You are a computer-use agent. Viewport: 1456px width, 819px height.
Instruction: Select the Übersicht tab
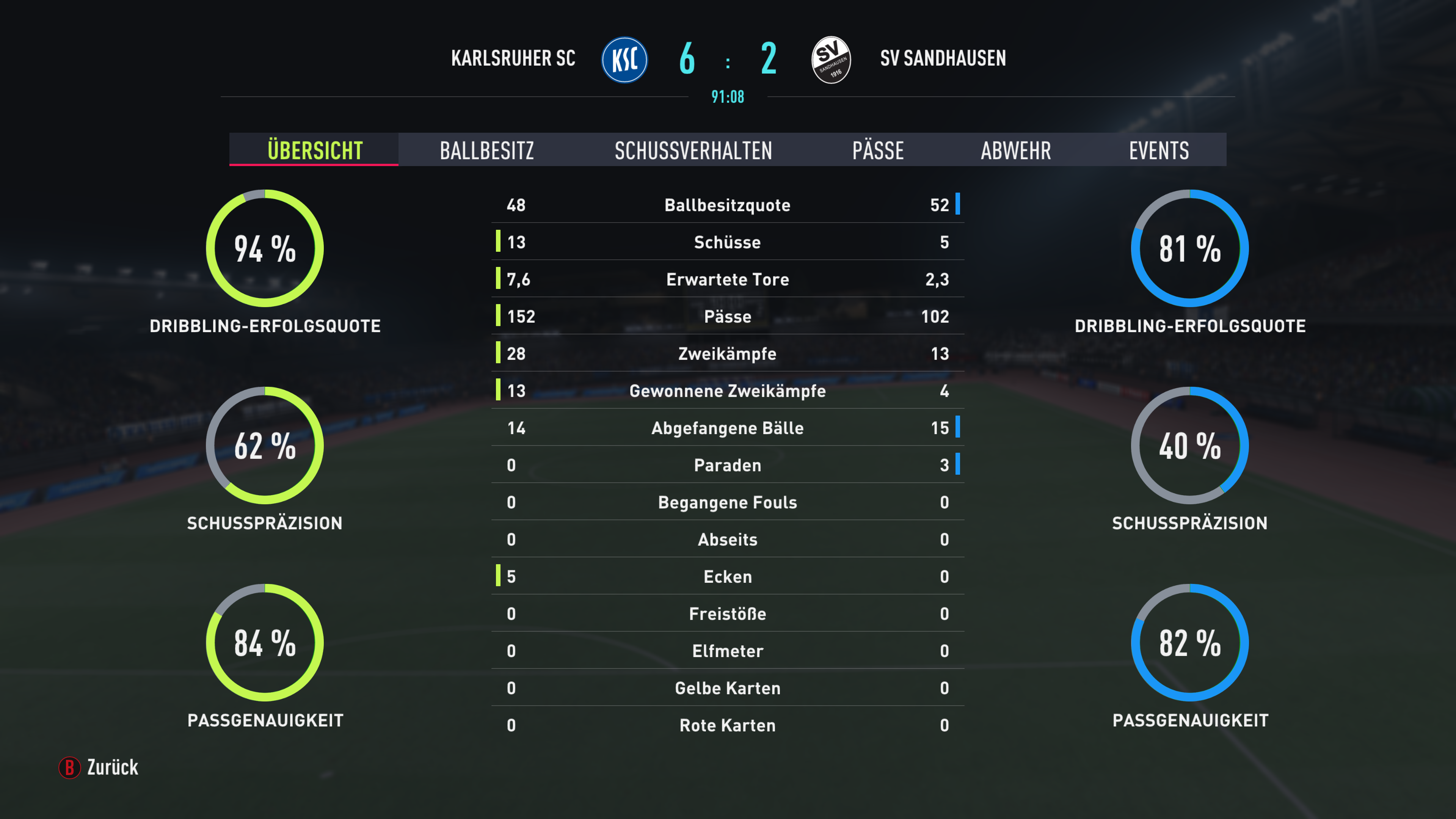click(x=314, y=151)
